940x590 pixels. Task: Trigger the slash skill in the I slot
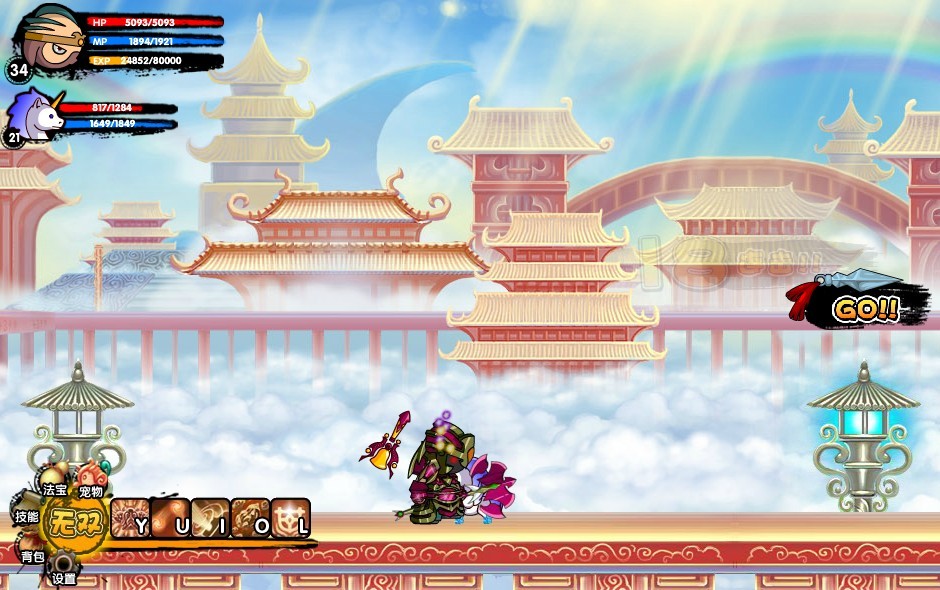coord(210,518)
